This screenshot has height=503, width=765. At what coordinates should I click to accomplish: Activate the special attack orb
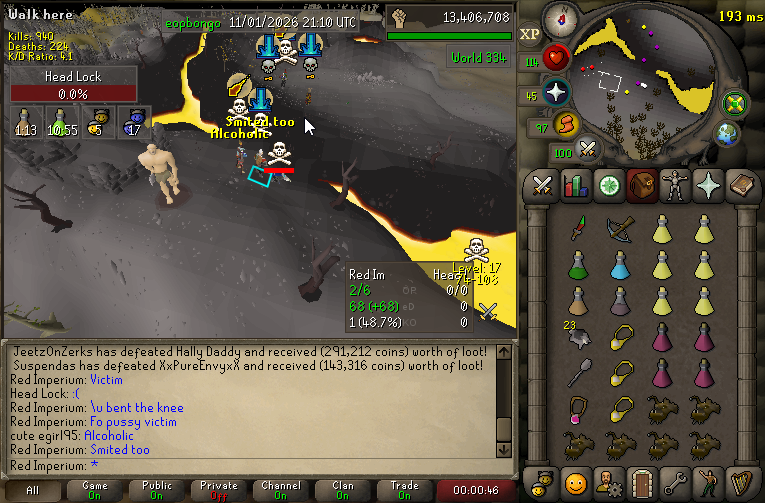coord(588,150)
